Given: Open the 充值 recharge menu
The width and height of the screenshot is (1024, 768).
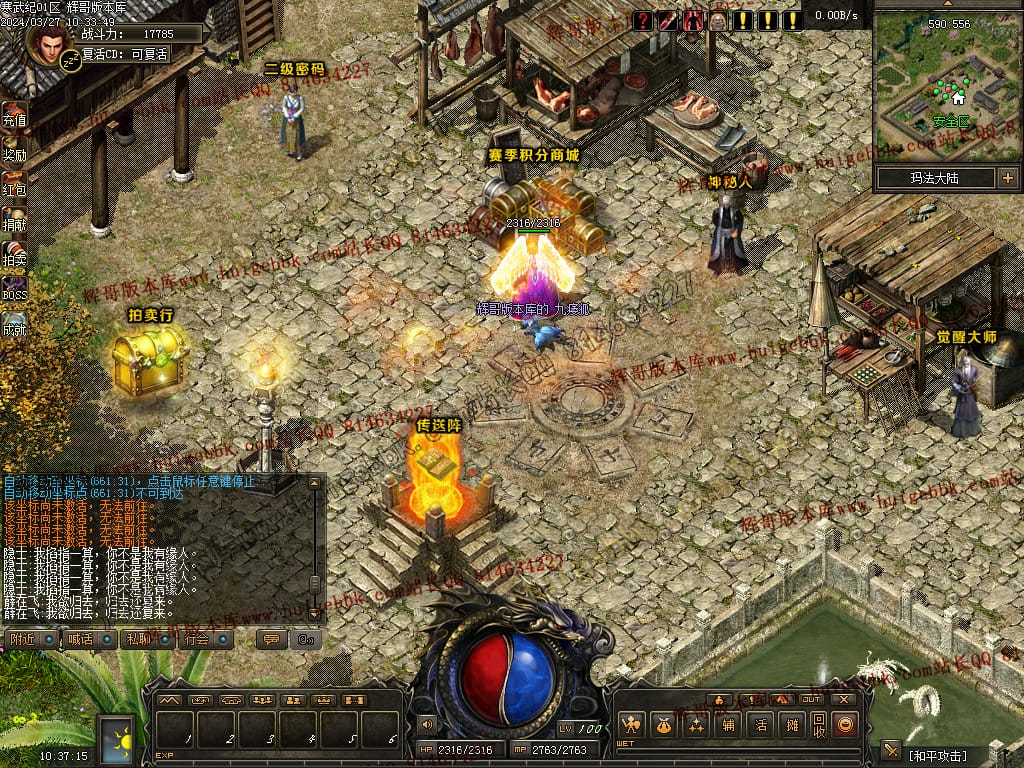Looking at the screenshot, I should [x=14, y=113].
